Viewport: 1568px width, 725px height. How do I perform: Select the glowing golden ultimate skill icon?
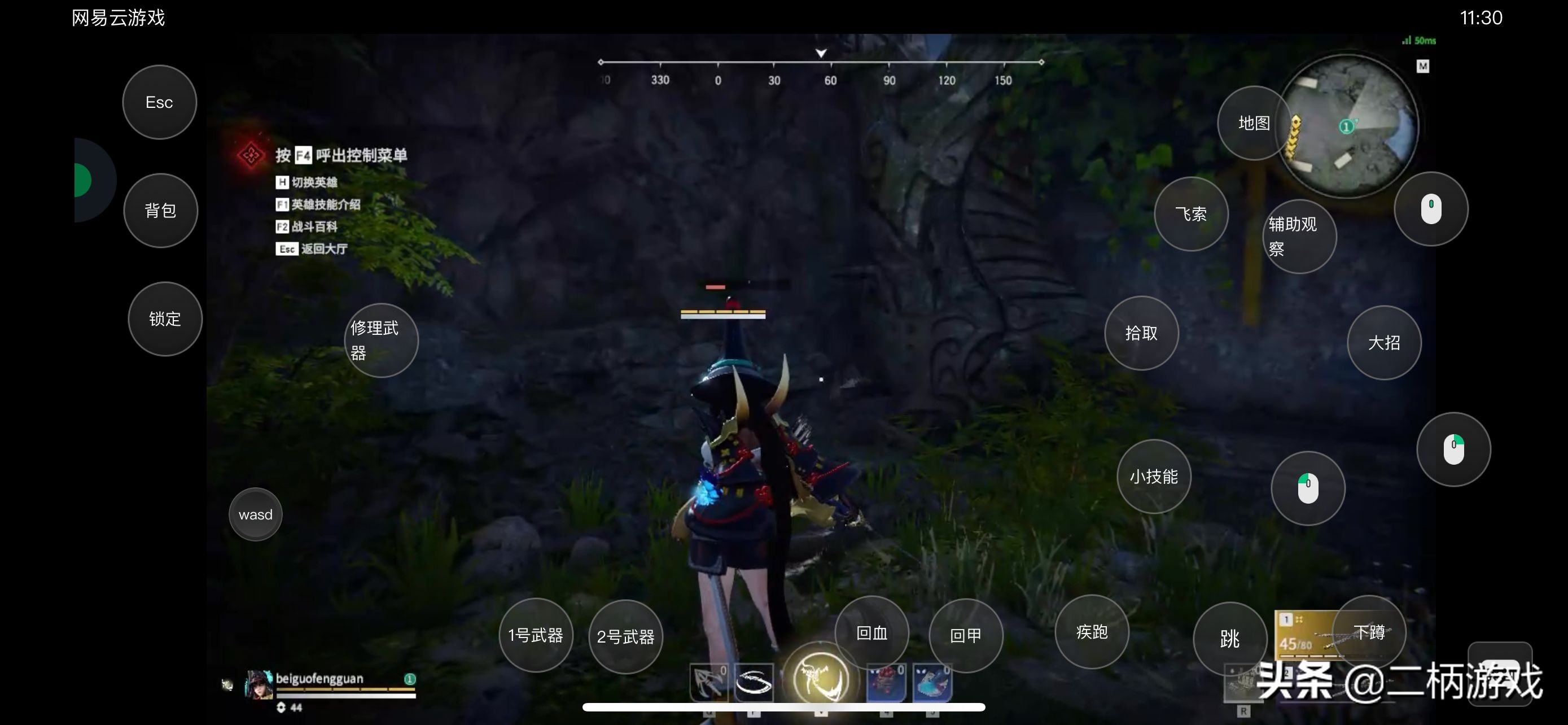click(x=821, y=679)
